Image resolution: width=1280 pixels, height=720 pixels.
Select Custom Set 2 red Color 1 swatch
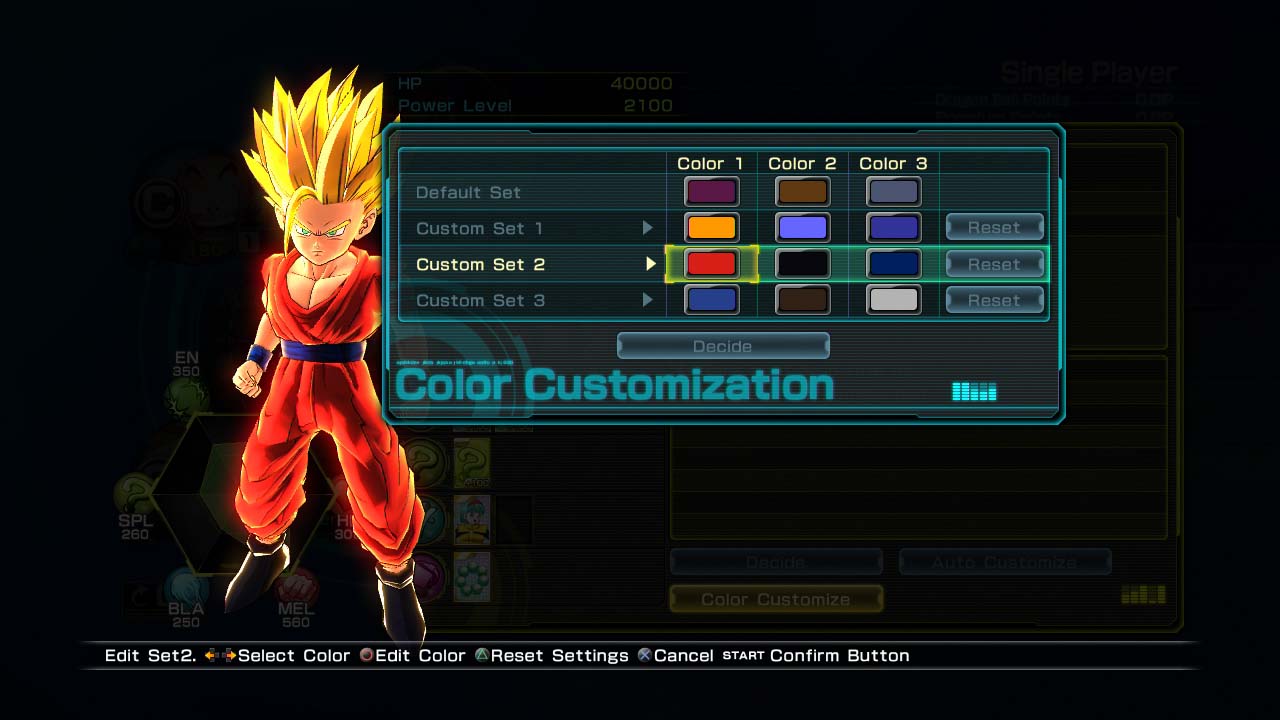pos(711,264)
